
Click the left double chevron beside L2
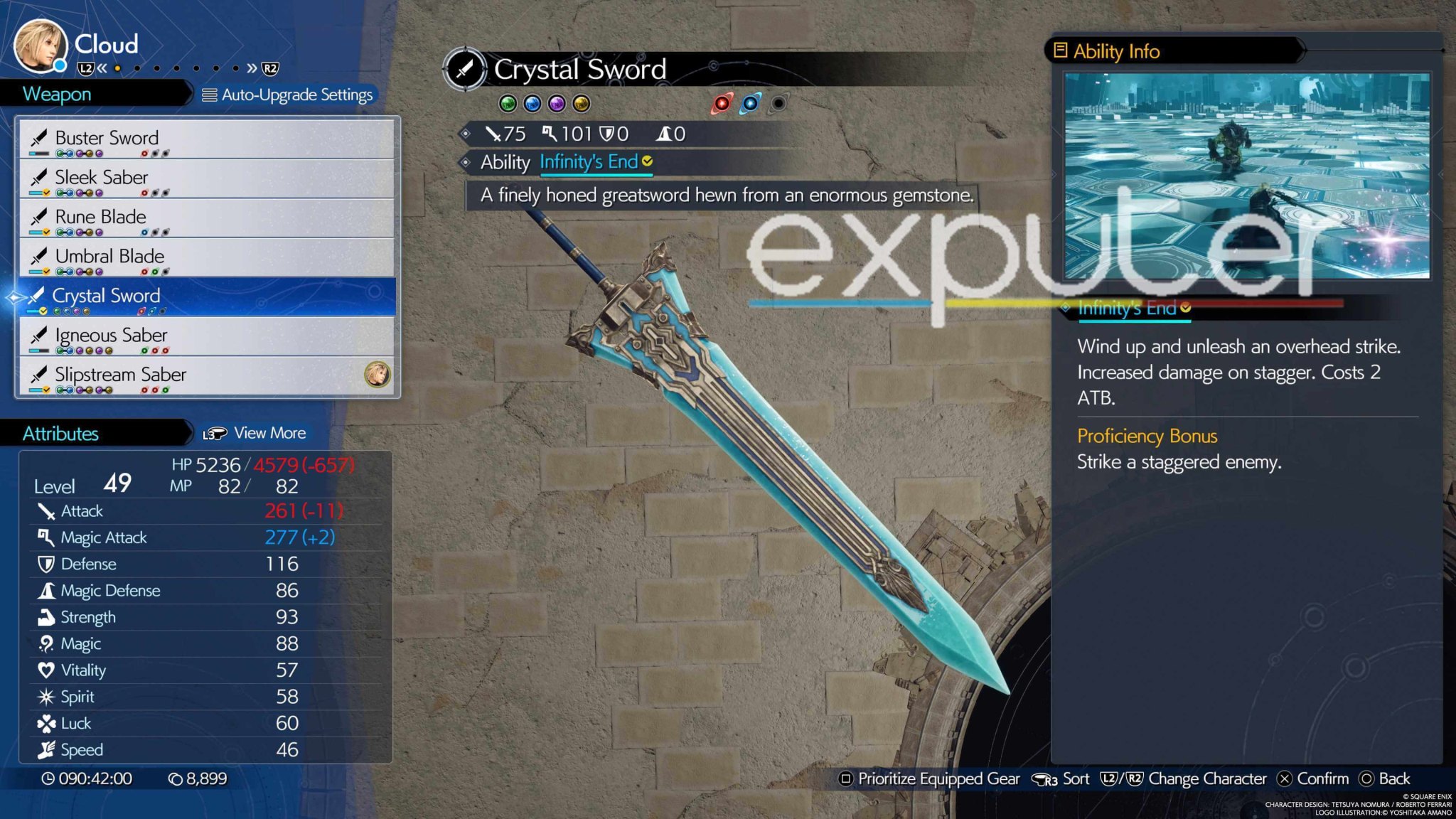(x=103, y=68)
